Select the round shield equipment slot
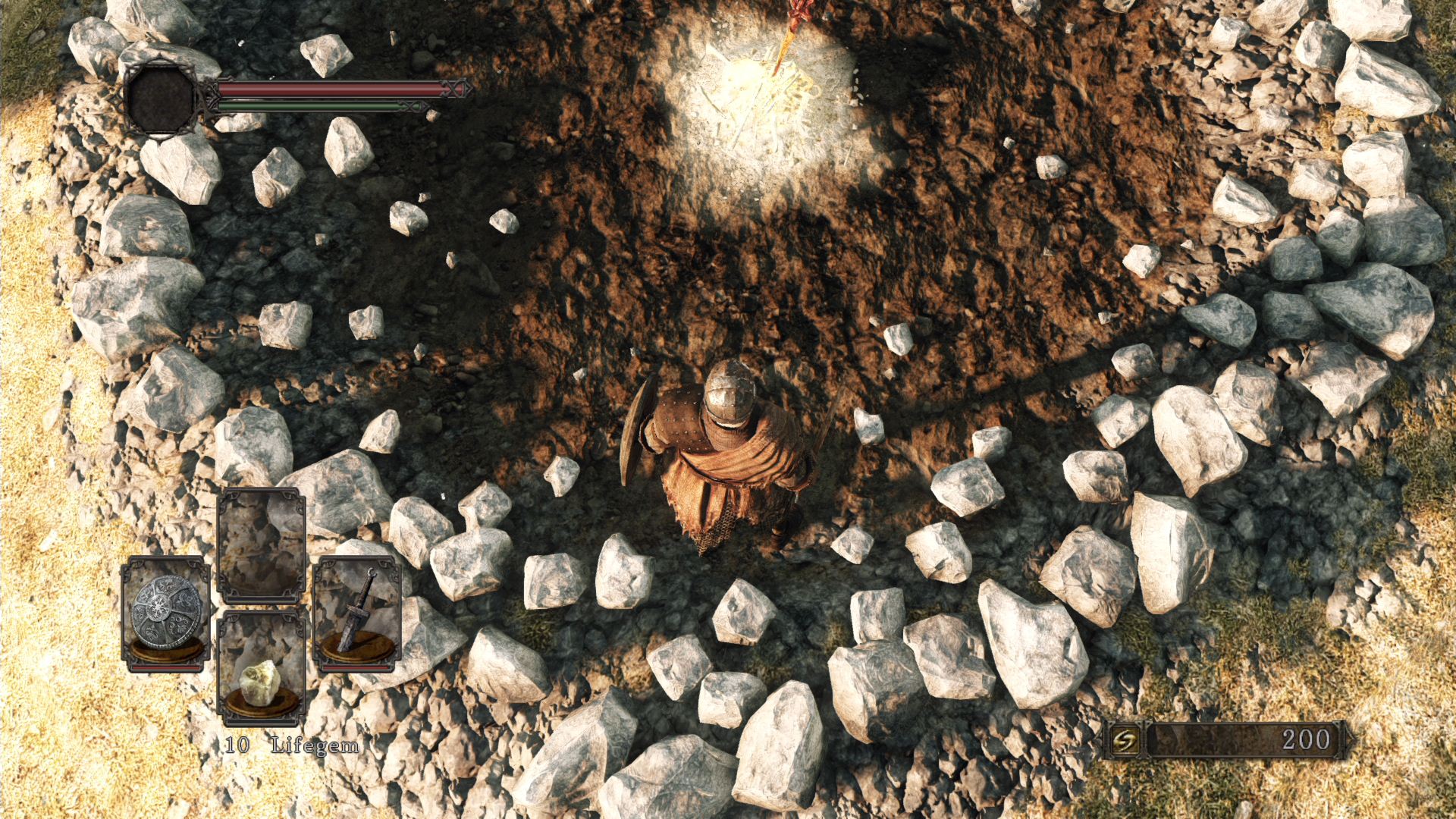1456x819 pixels. [165, 614]
